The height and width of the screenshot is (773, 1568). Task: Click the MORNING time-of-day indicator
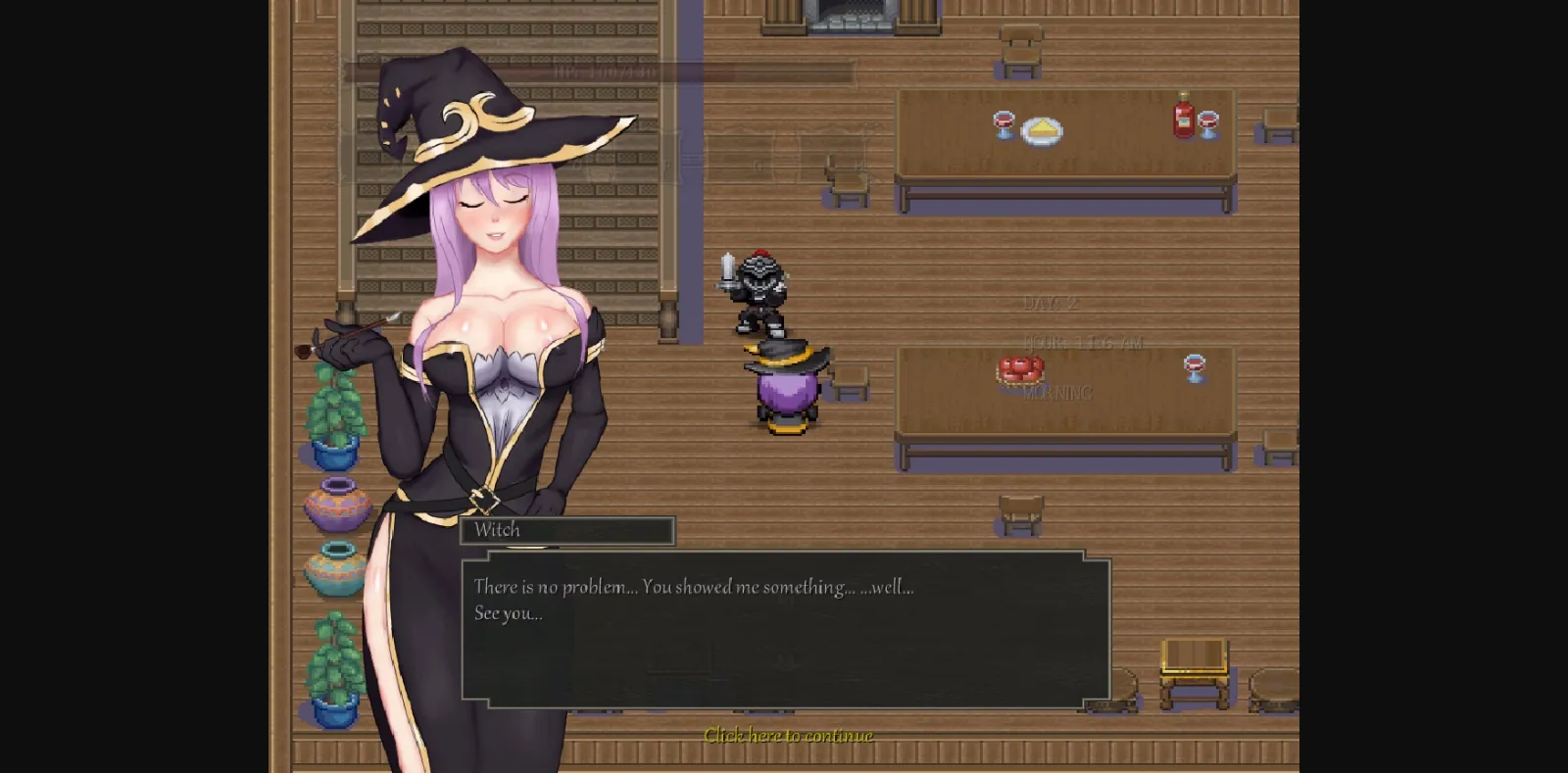[1056, 393]
